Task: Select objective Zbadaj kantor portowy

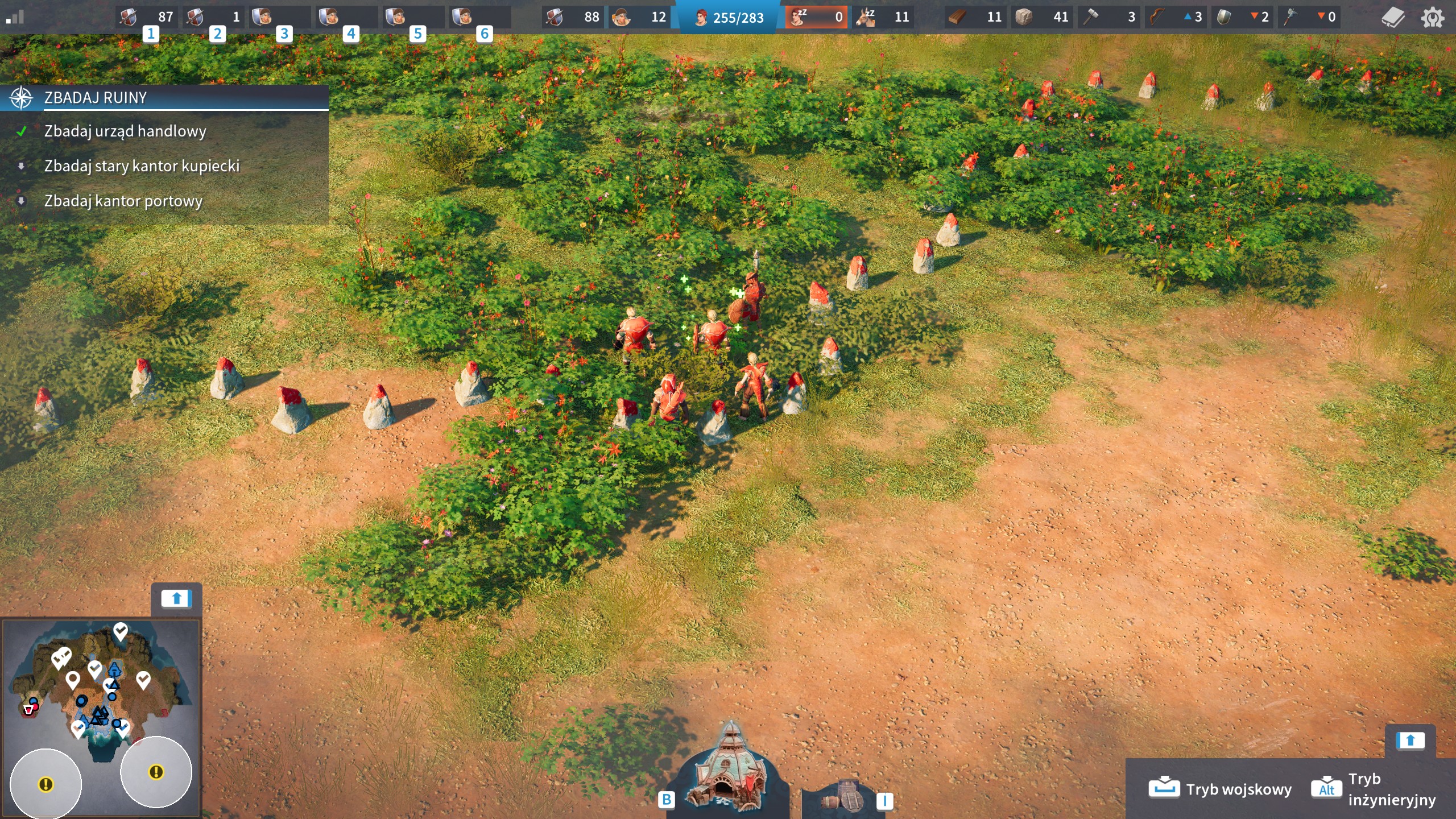Action: (123, 201)
